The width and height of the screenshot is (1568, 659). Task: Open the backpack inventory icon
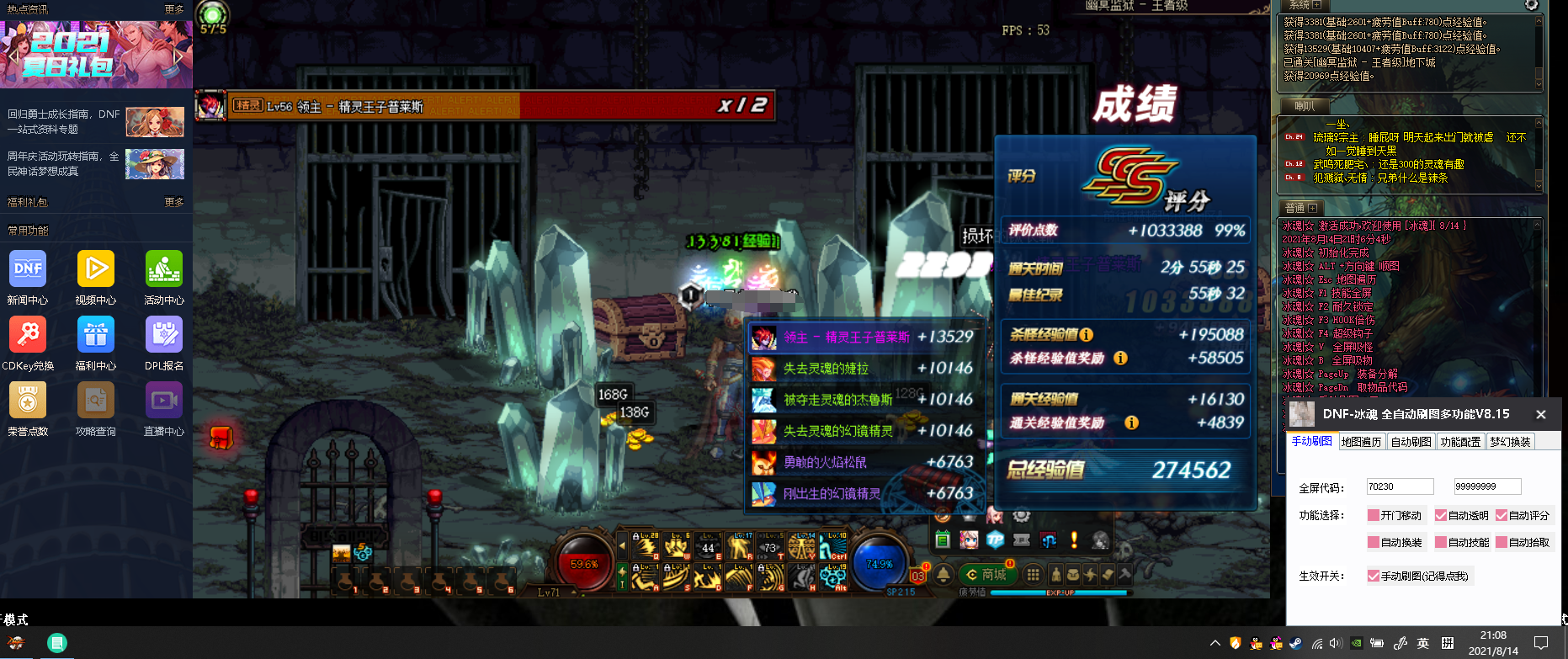pyautogui.click(x=1073, y=575)
